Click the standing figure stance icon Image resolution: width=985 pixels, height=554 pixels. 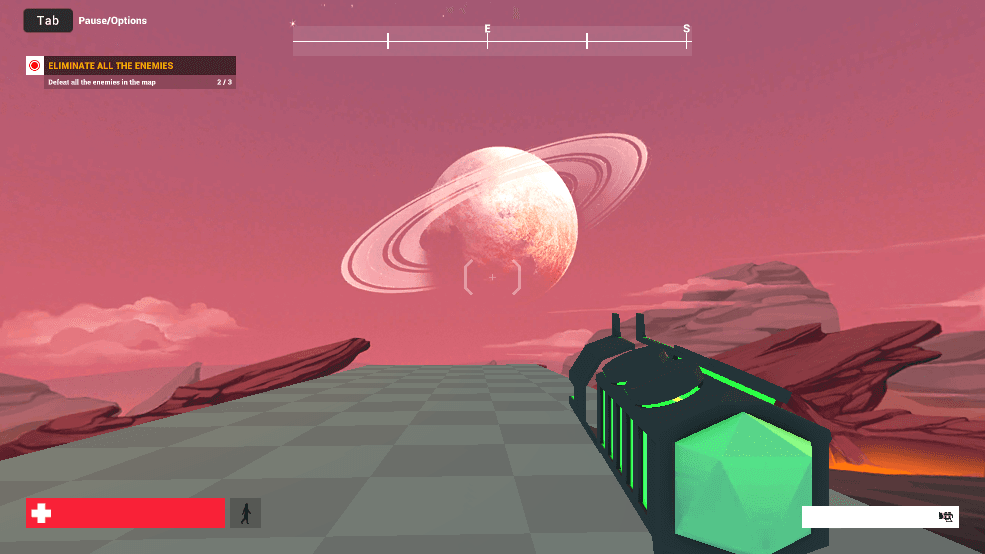245,513
